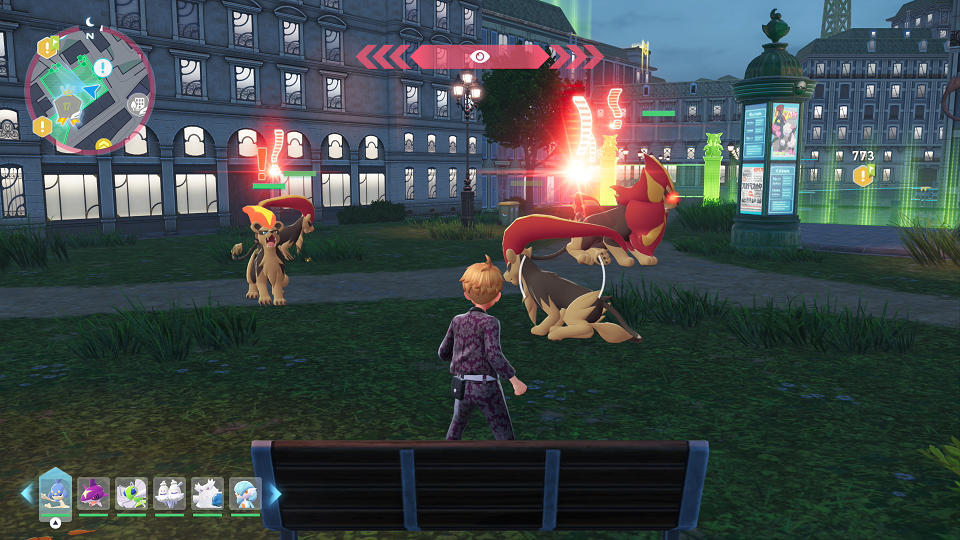Open the circular minimap
Image resolution: width=960 pixels, height=540 pixels.
coord(89,90)
